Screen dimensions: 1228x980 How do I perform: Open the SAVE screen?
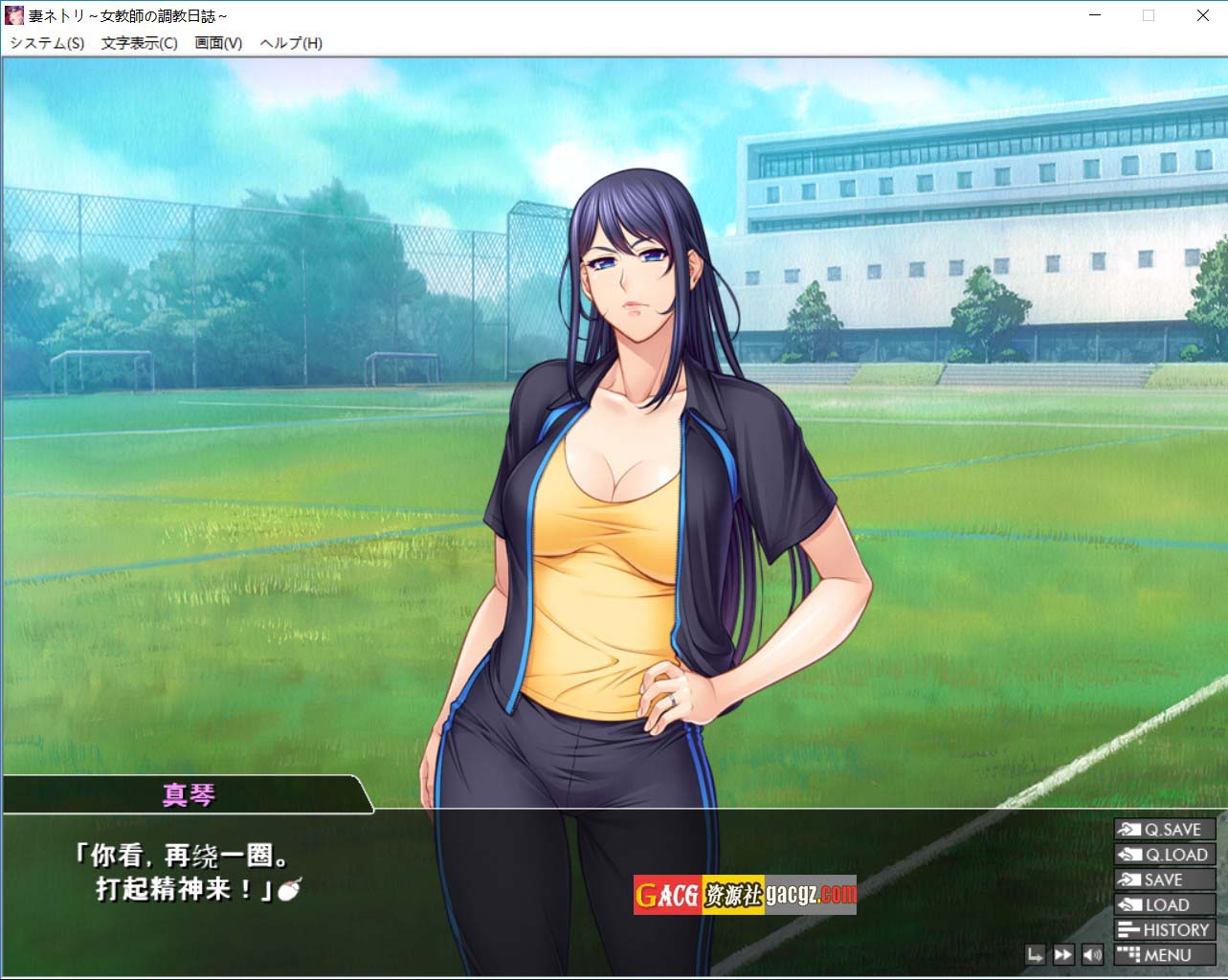tap(1164, 880)
